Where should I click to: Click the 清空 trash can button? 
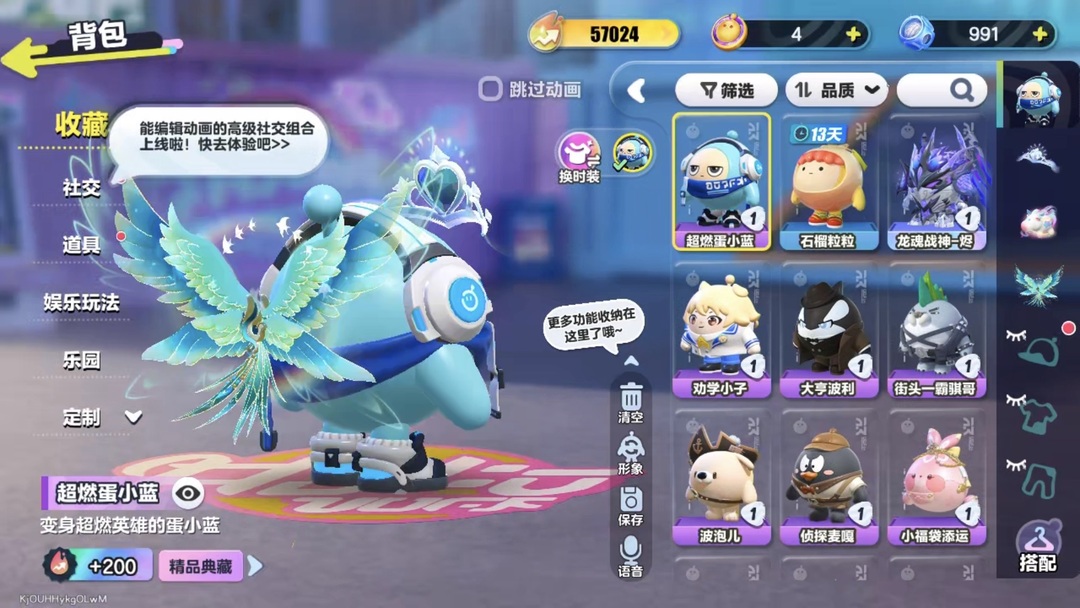(631, 402)
